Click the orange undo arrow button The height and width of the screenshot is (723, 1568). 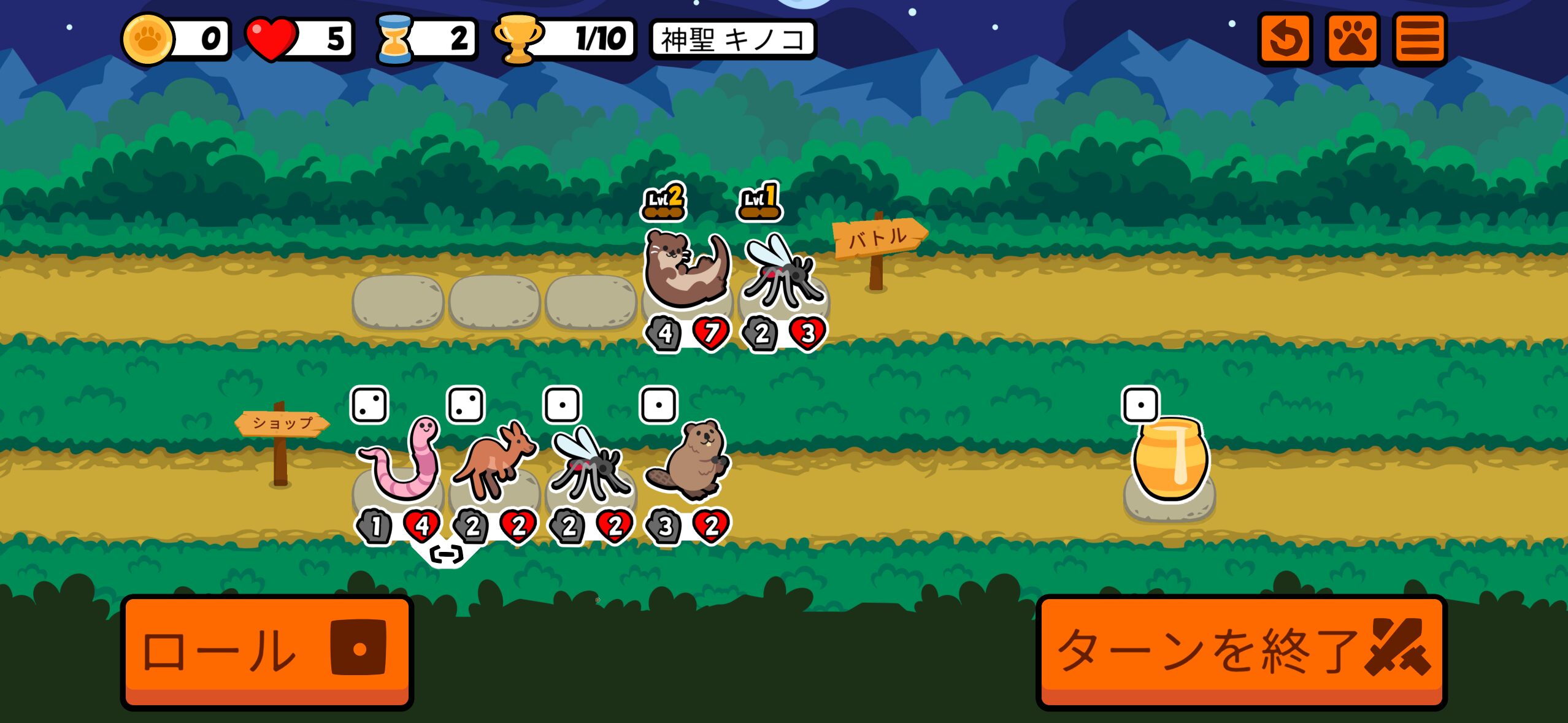coord(1285,39)
